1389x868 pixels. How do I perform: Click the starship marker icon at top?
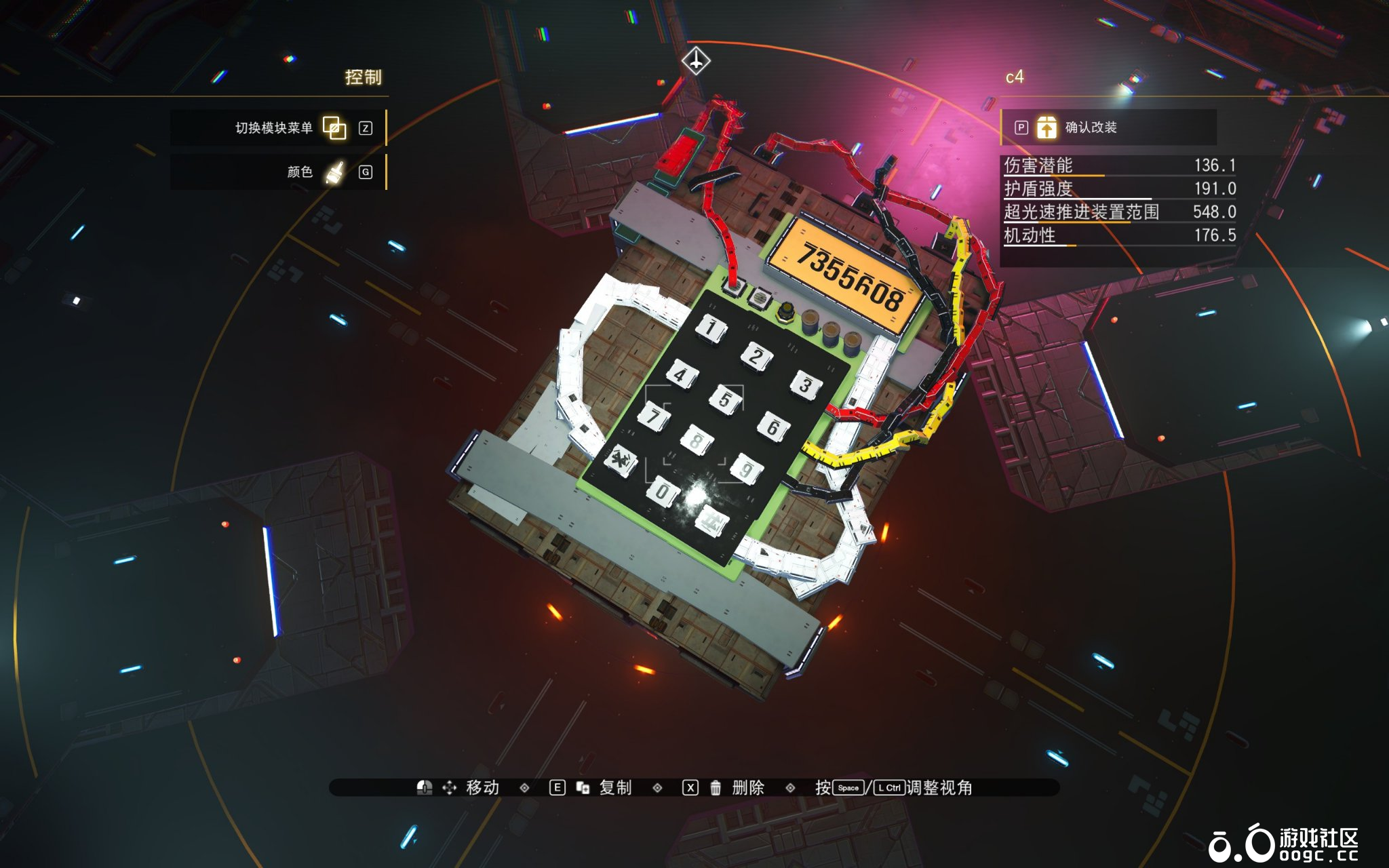(696, 61)
